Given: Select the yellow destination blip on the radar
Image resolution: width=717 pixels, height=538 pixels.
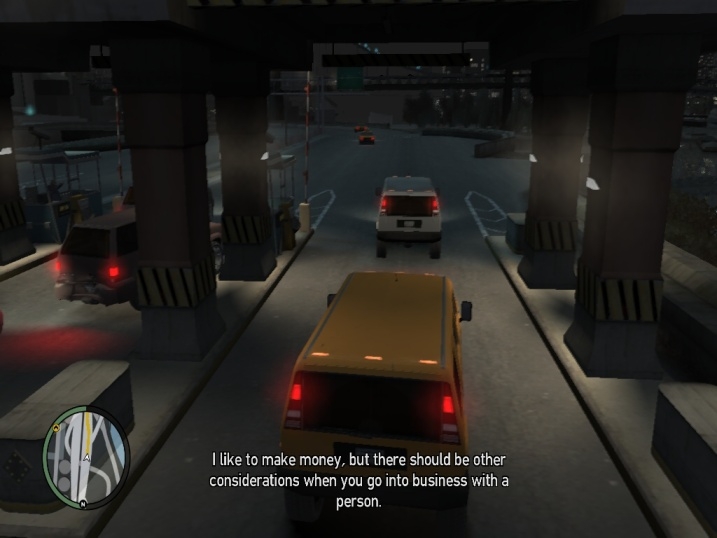Looking at the screenshot, I should 56,428.
